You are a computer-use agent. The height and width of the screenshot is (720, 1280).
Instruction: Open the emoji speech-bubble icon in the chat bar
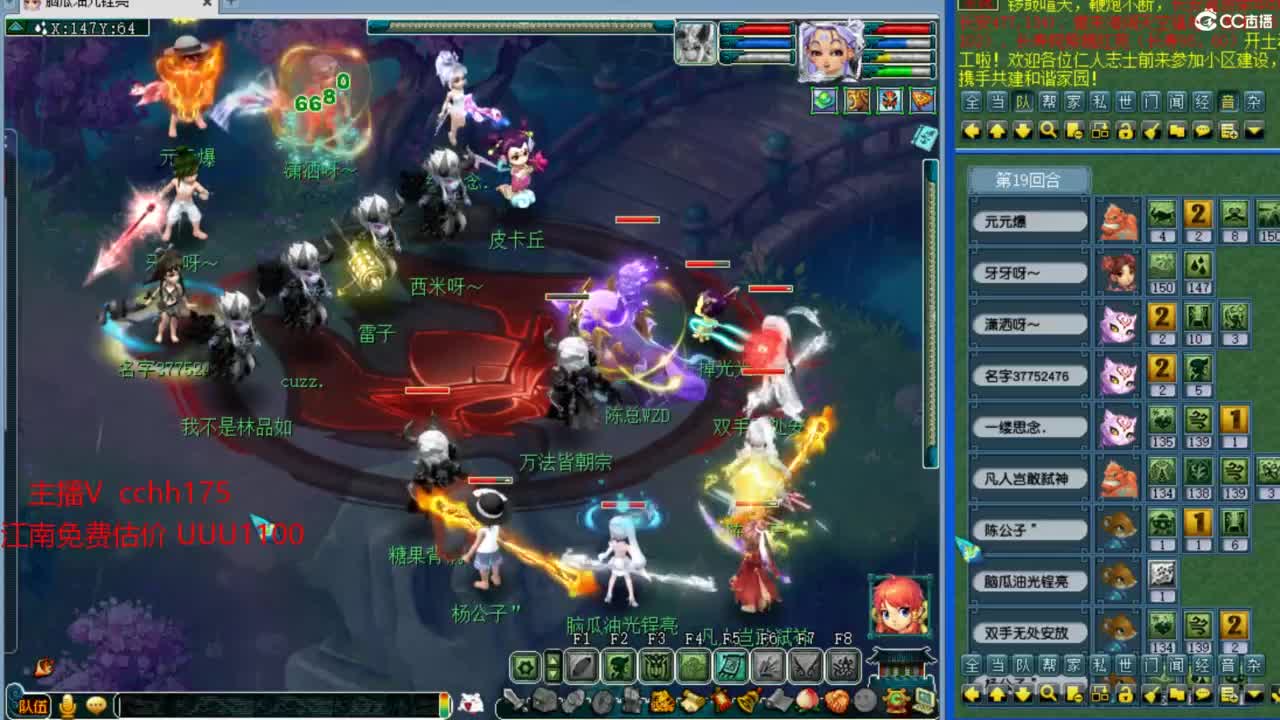tap(96, 703)
